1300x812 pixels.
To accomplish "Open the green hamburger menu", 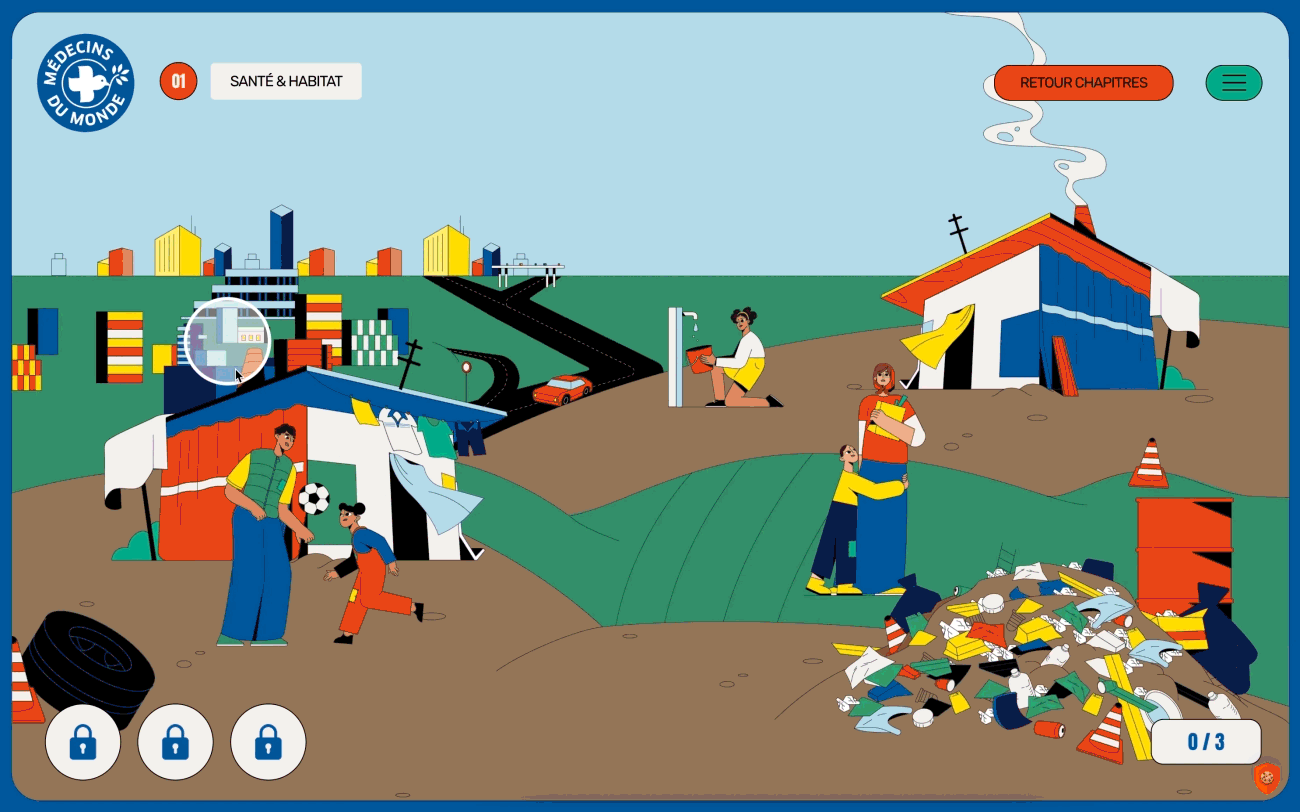I will pos(1234,83).
